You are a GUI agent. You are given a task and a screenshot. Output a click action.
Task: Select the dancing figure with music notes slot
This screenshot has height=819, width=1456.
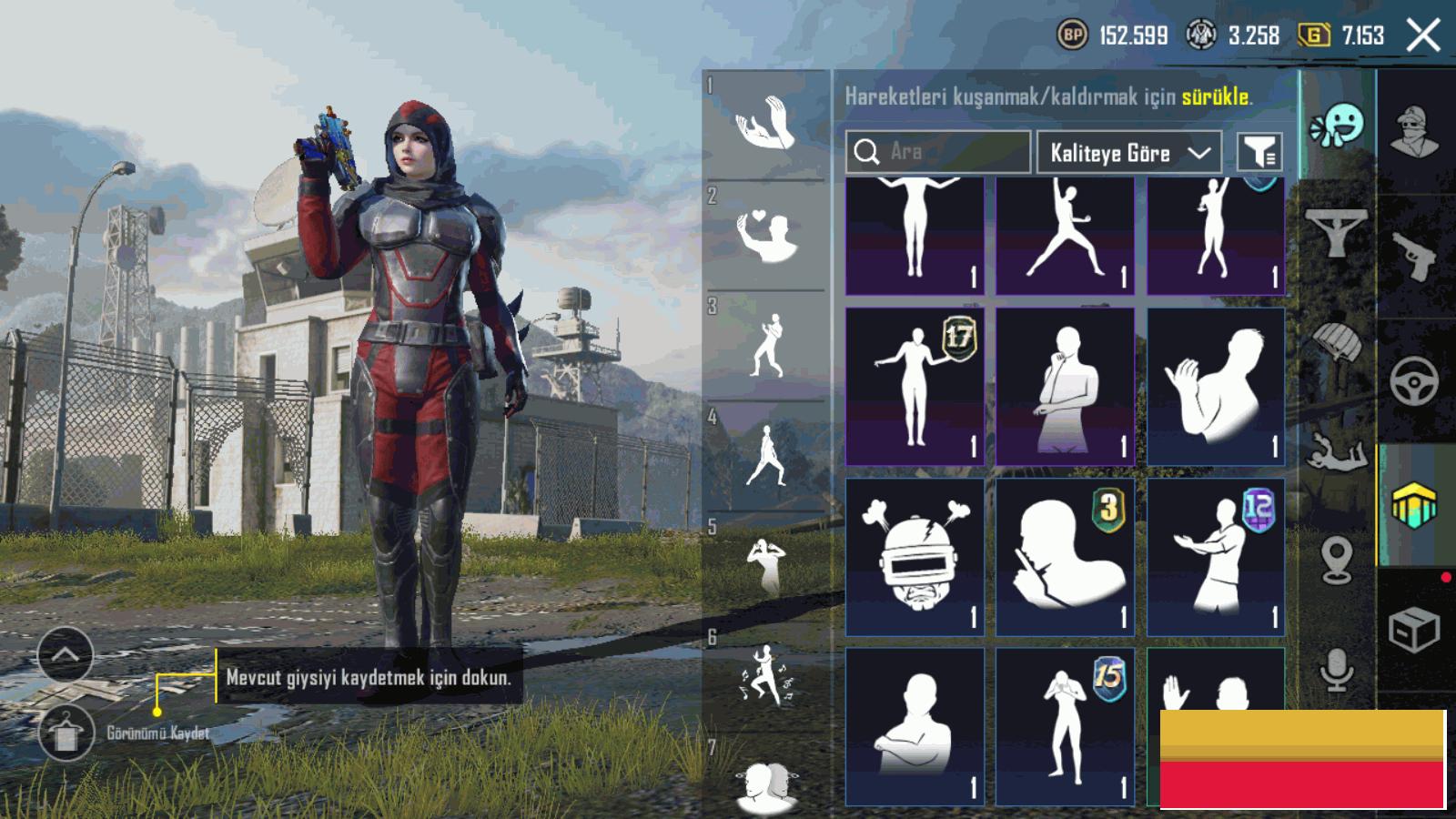[765, 676]
